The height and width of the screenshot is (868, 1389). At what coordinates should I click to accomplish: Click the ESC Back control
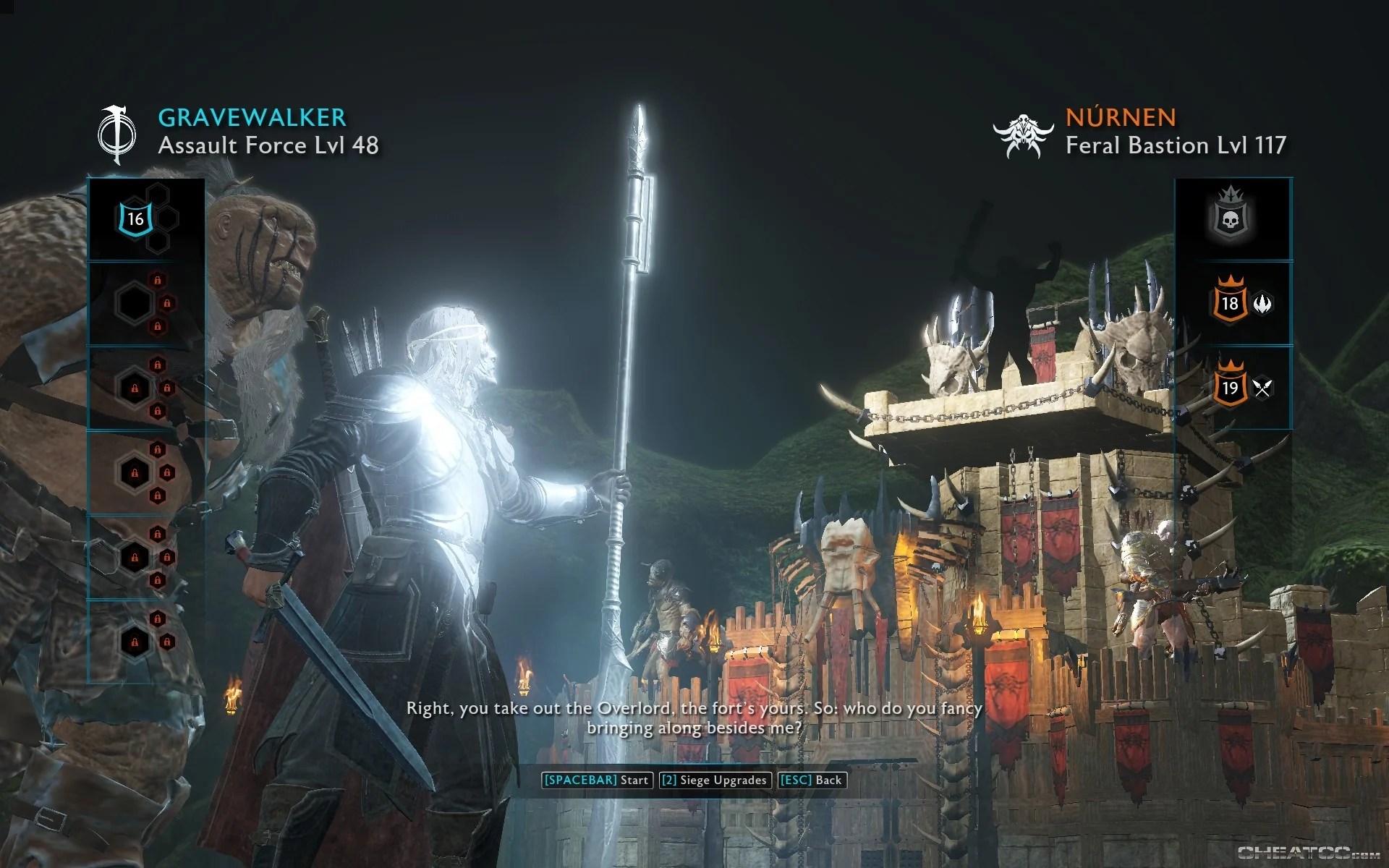(x=810, y=780)
